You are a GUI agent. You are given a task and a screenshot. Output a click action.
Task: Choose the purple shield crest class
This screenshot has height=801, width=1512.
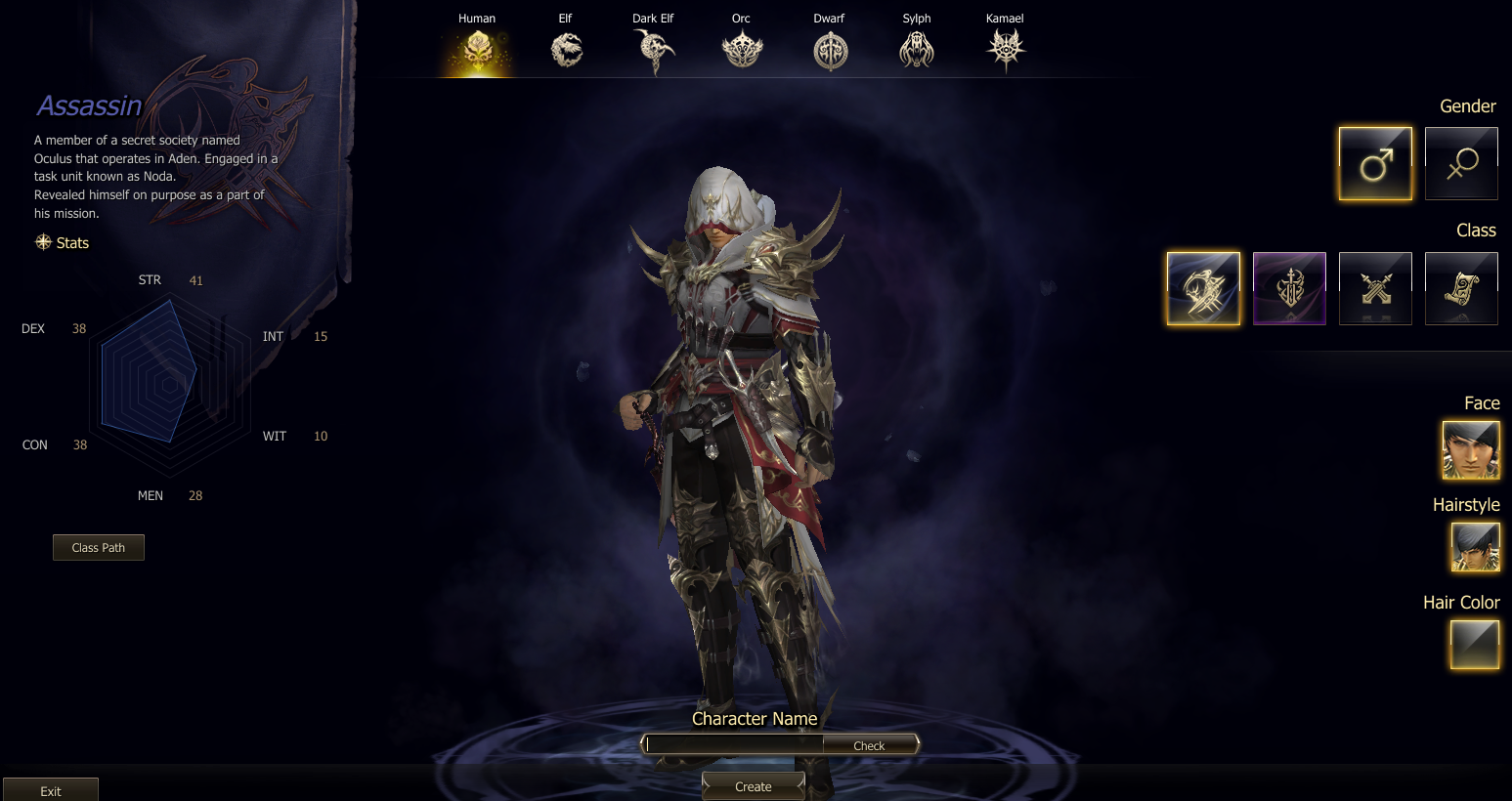click(x=1289, y=288)
